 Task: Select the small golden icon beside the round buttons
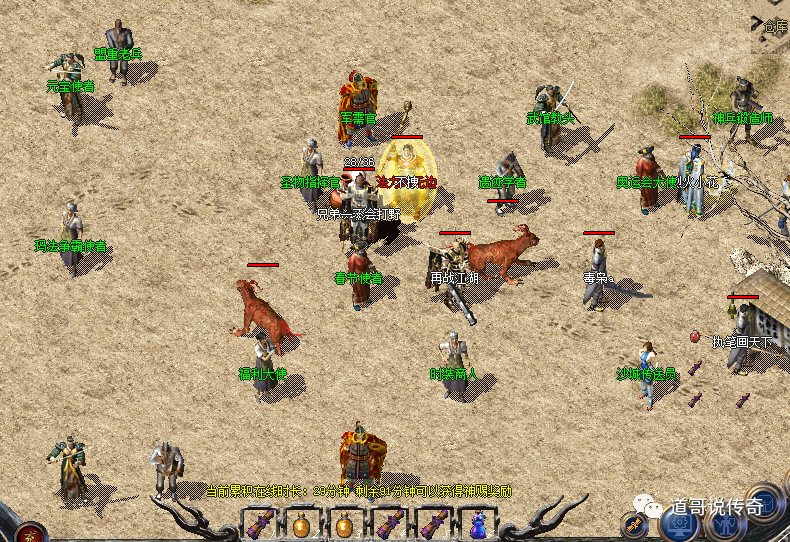click(634, 523)
